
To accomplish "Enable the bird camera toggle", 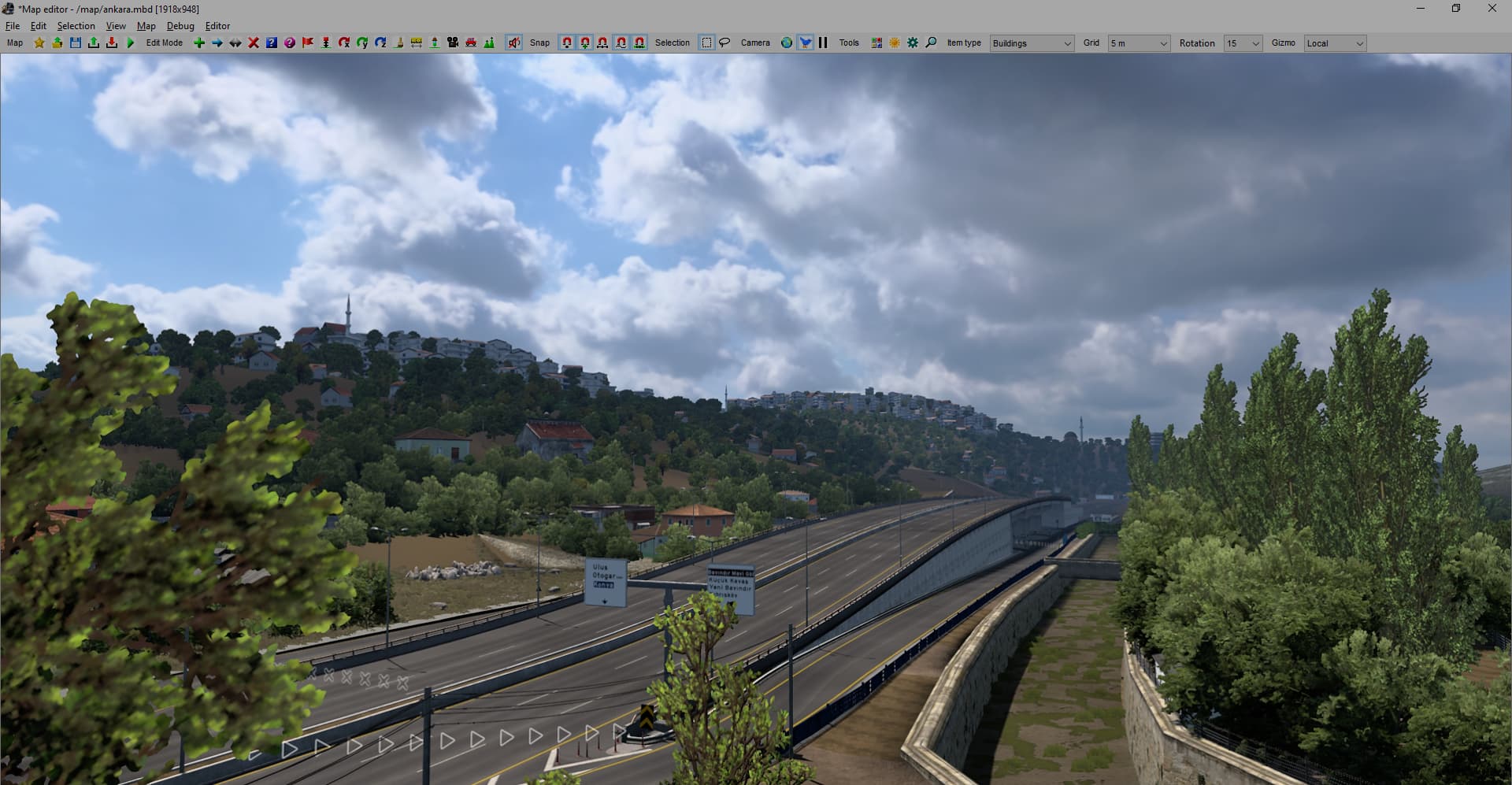I will click(804, 43).
